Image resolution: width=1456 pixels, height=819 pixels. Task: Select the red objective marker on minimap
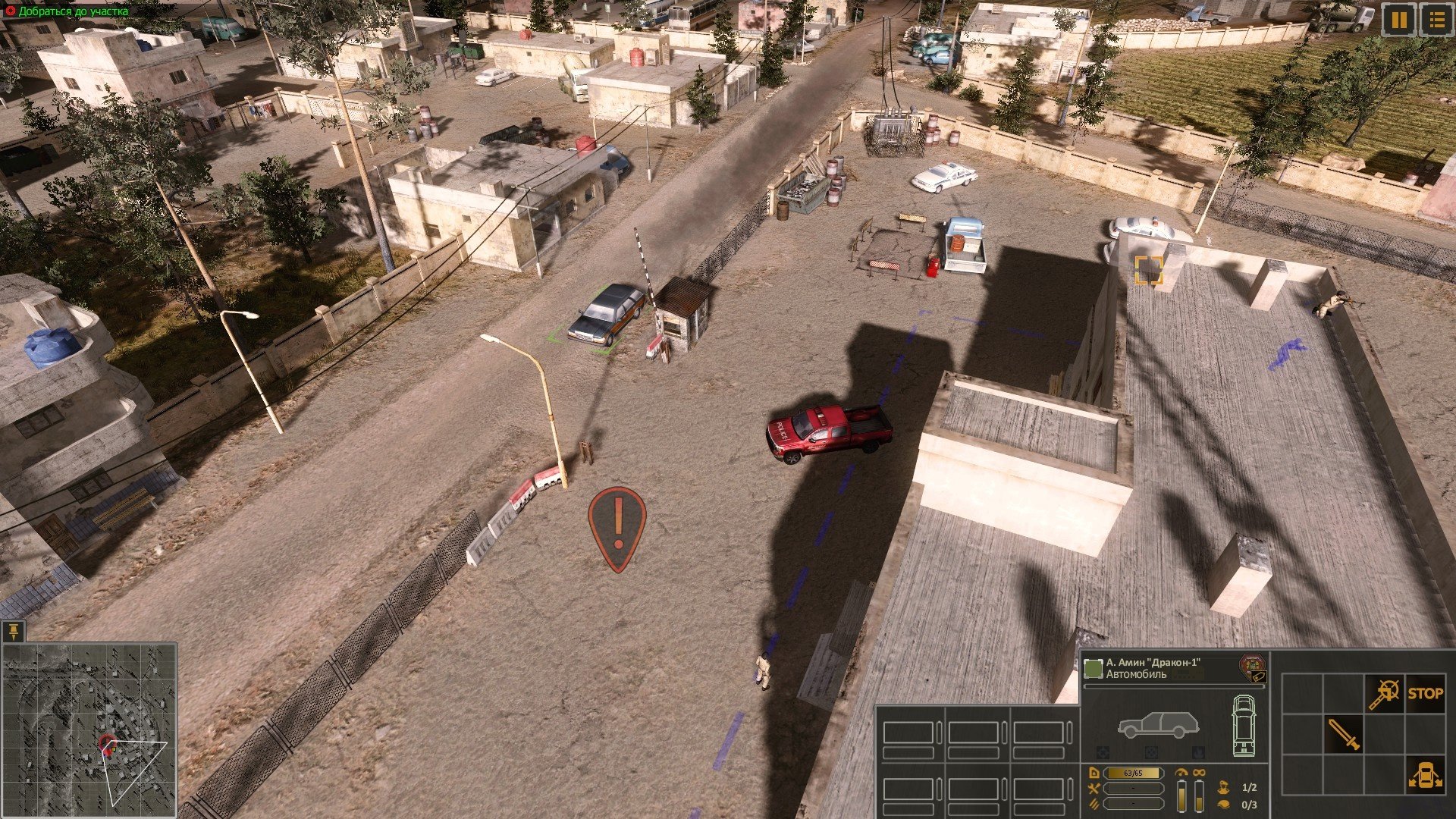[x=108, y=745]
